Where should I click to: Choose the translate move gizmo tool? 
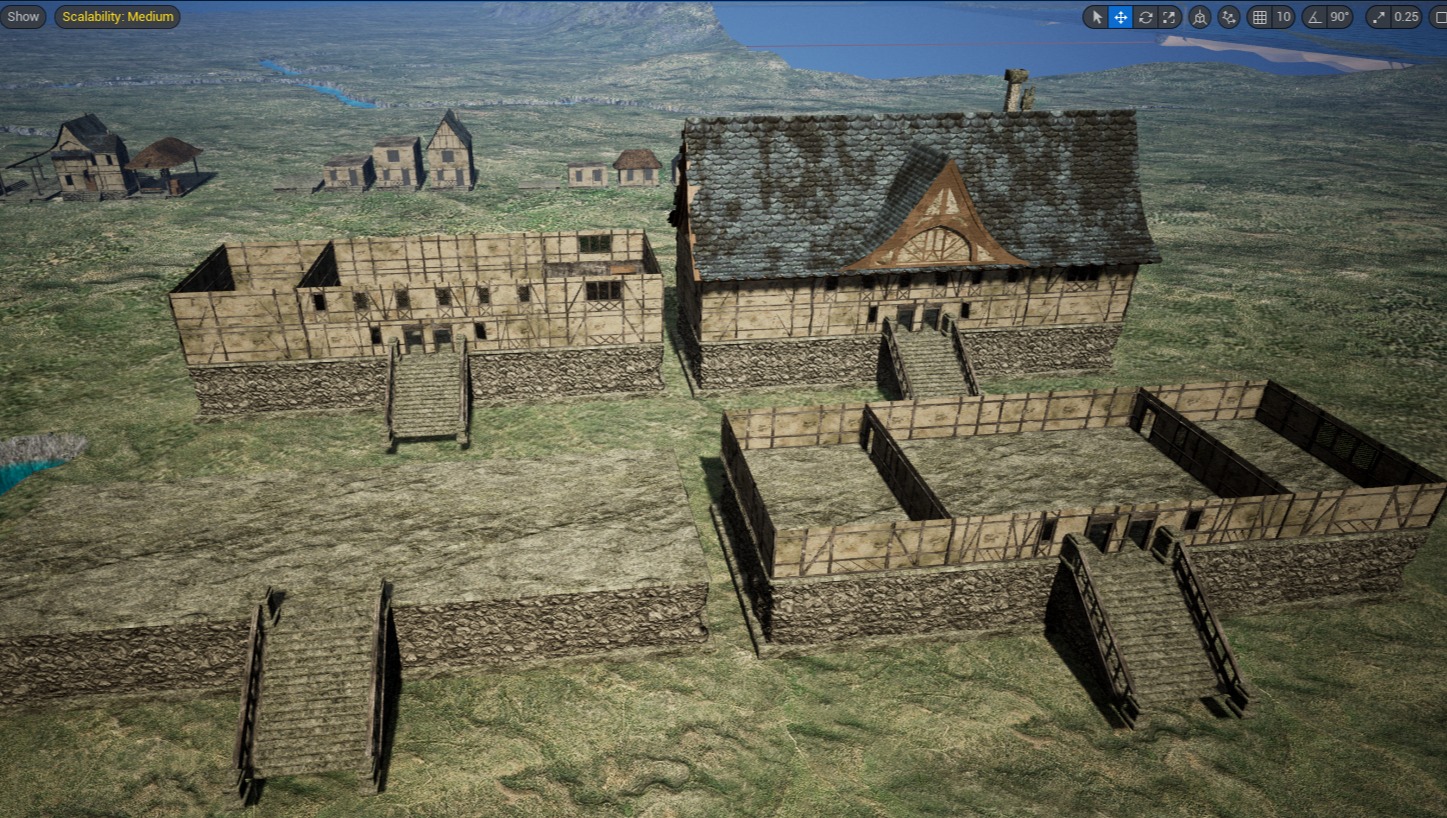[1120, 17]
